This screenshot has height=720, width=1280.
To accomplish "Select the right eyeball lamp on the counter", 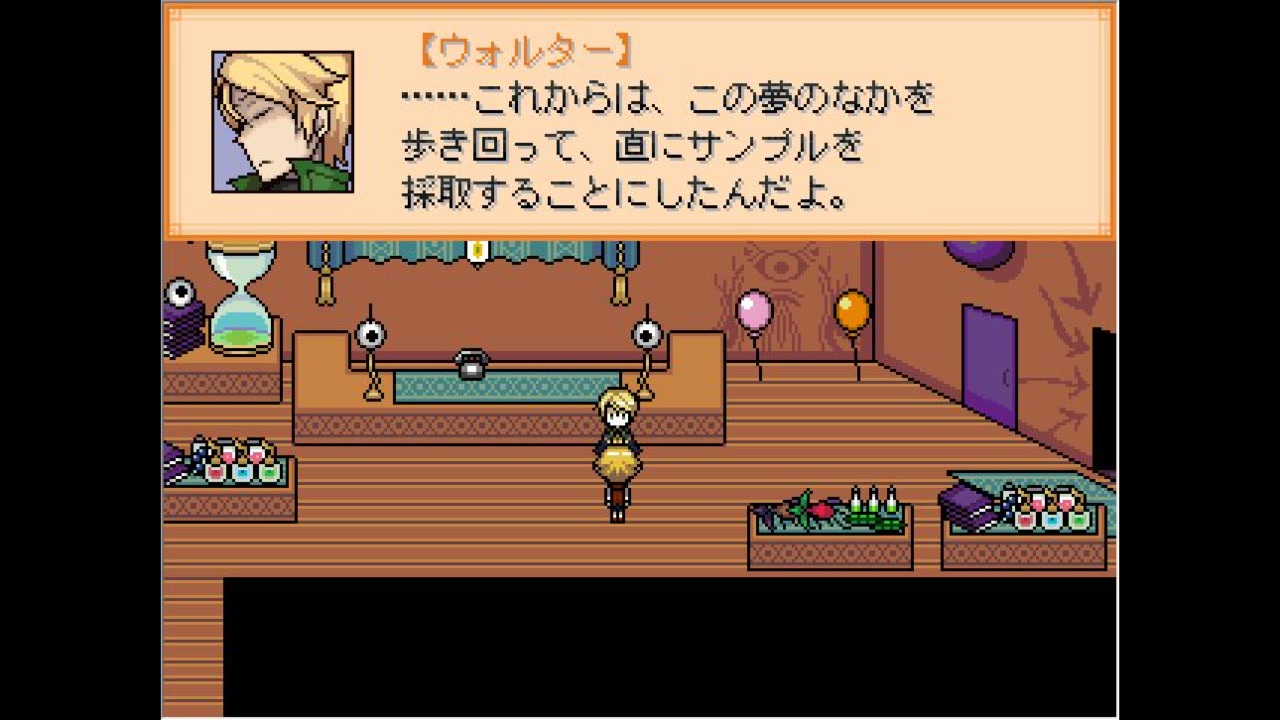I will (649, 335).
